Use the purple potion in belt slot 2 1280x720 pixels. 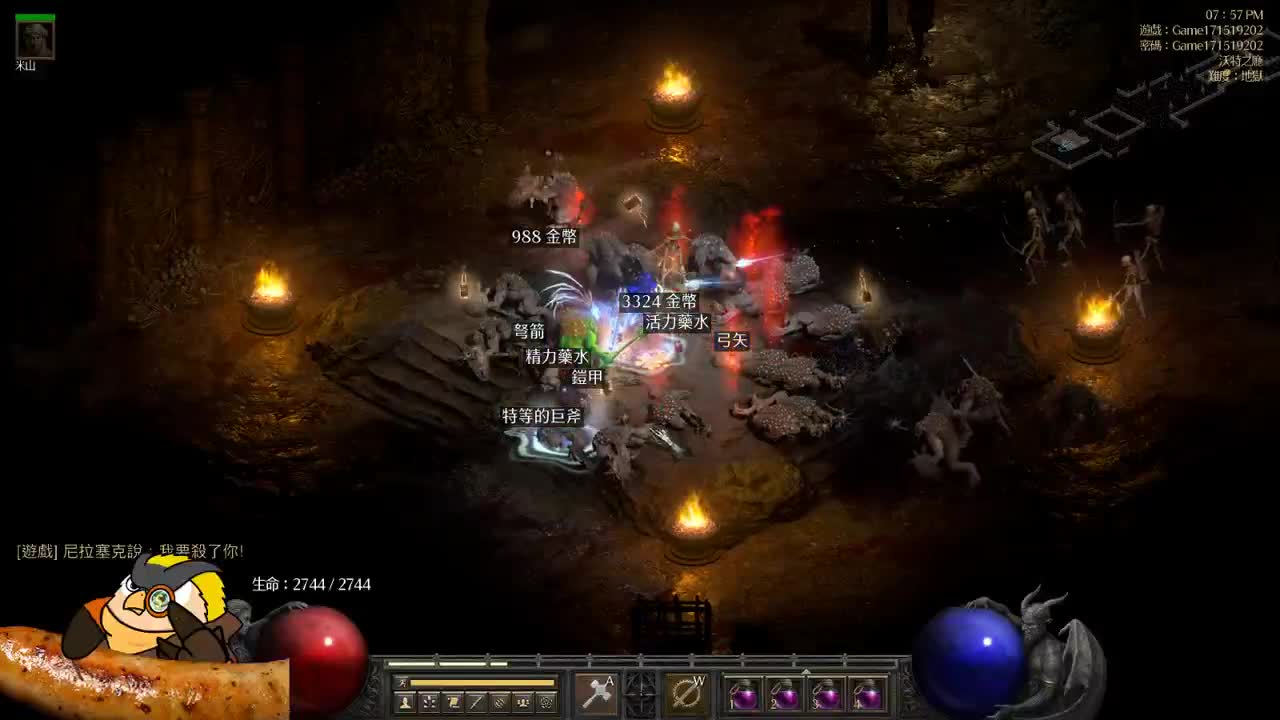[785, 695]
